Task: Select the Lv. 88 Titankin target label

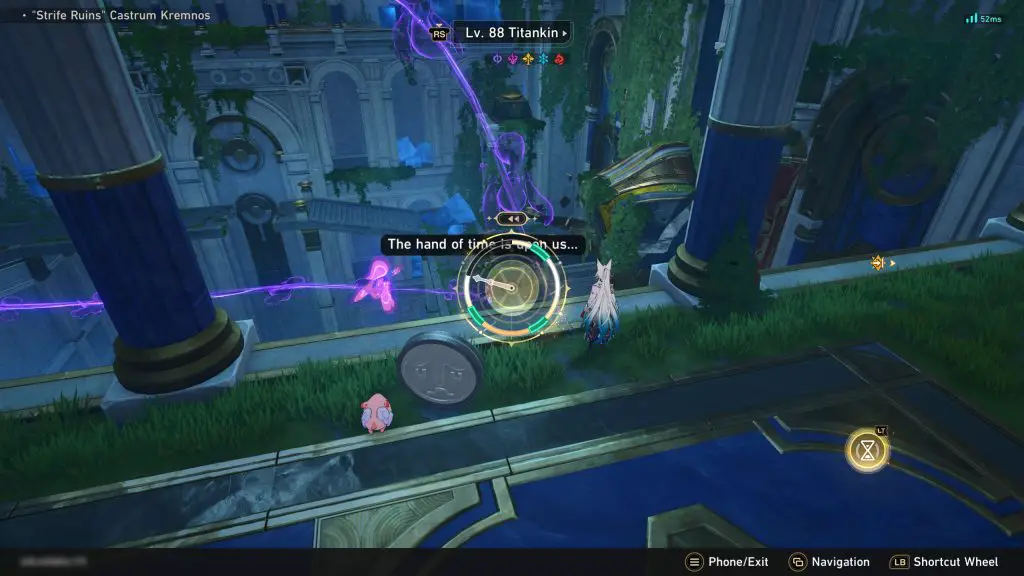Action: tap(512, 33)
